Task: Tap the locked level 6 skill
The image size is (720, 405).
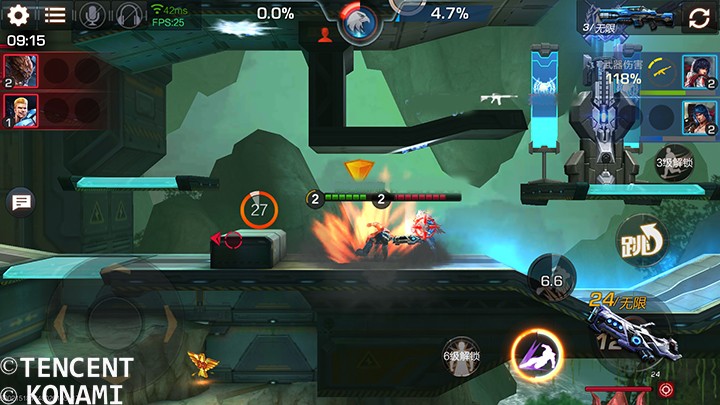Action: [x=461, y=357]
